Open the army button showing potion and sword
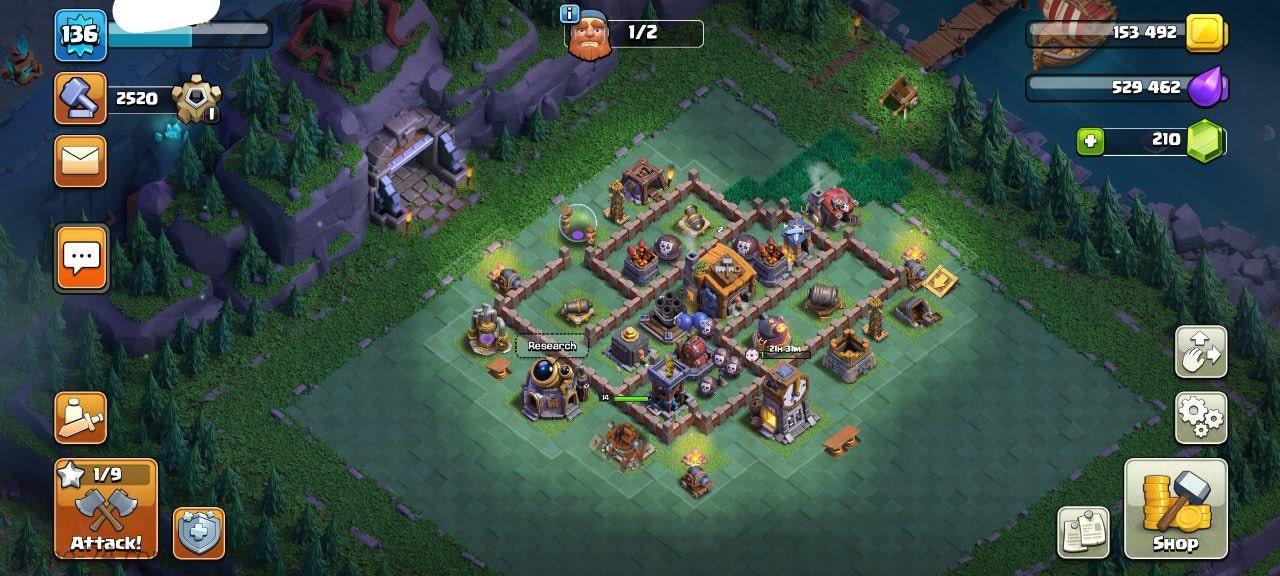 click(80, 418)
